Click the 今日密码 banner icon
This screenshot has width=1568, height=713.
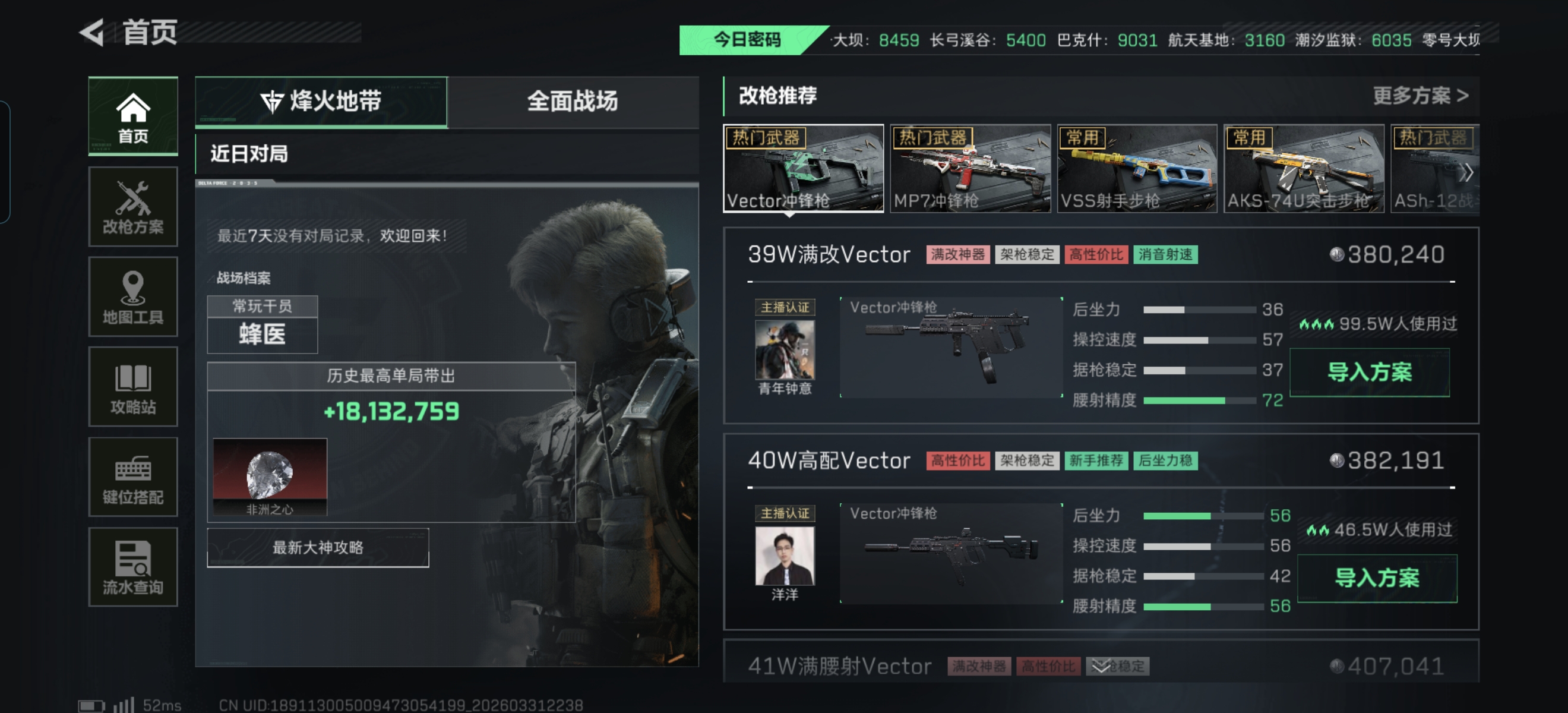(747, 40)
